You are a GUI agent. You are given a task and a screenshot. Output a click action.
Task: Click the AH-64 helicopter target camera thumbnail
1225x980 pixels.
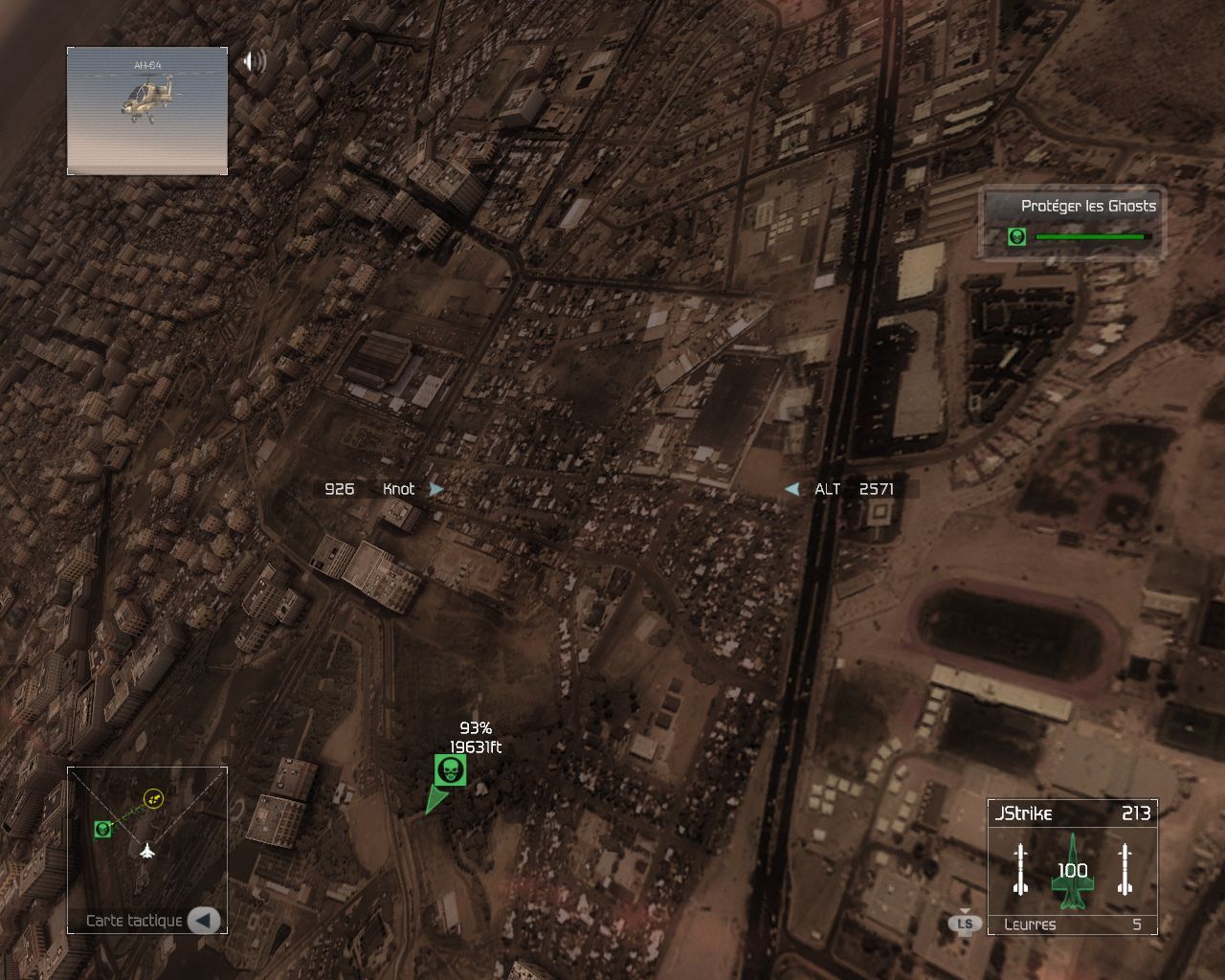click(x=147, y=111)
